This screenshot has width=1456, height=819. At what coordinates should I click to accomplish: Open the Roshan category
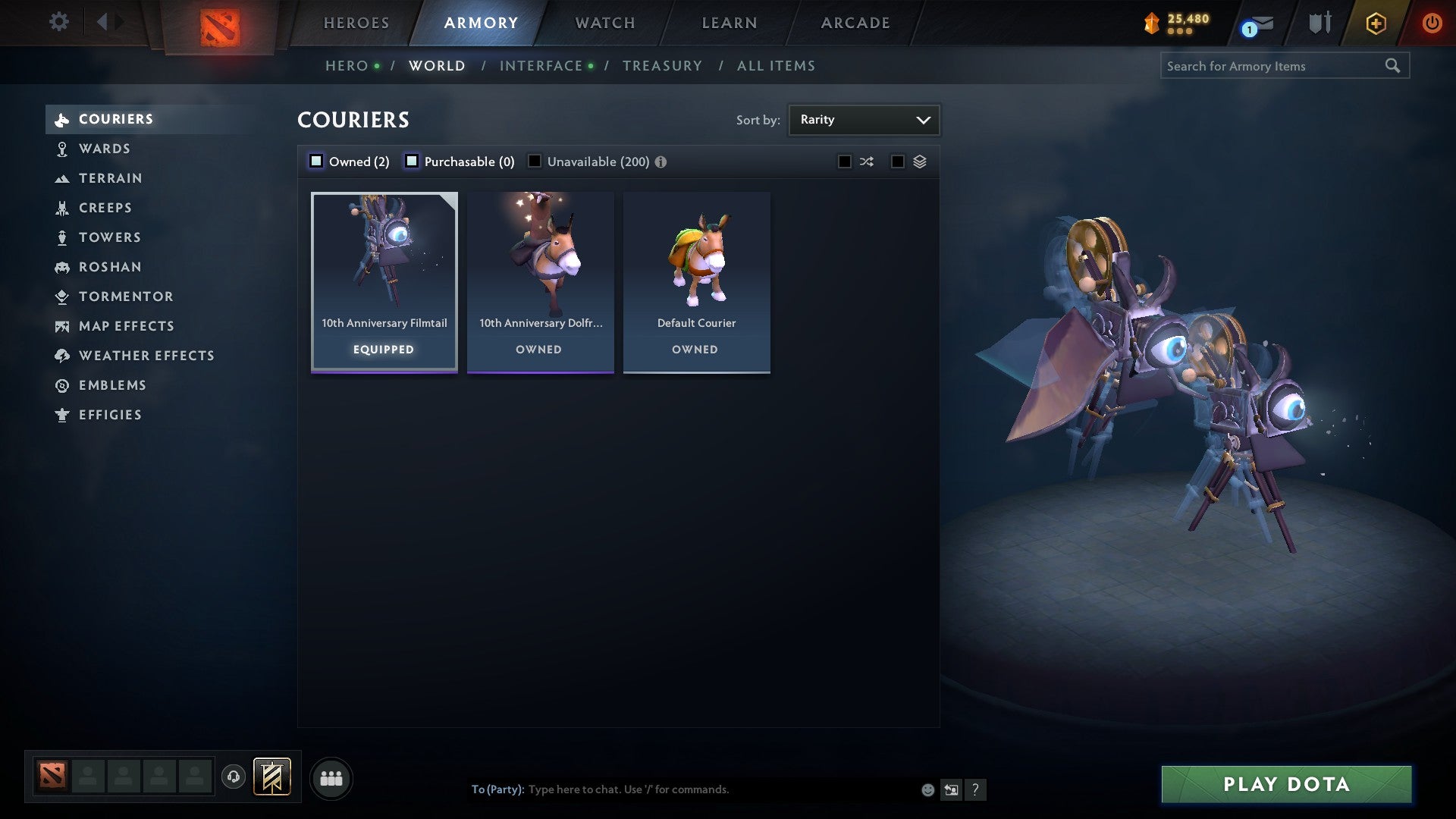click(x=111, y=267)
